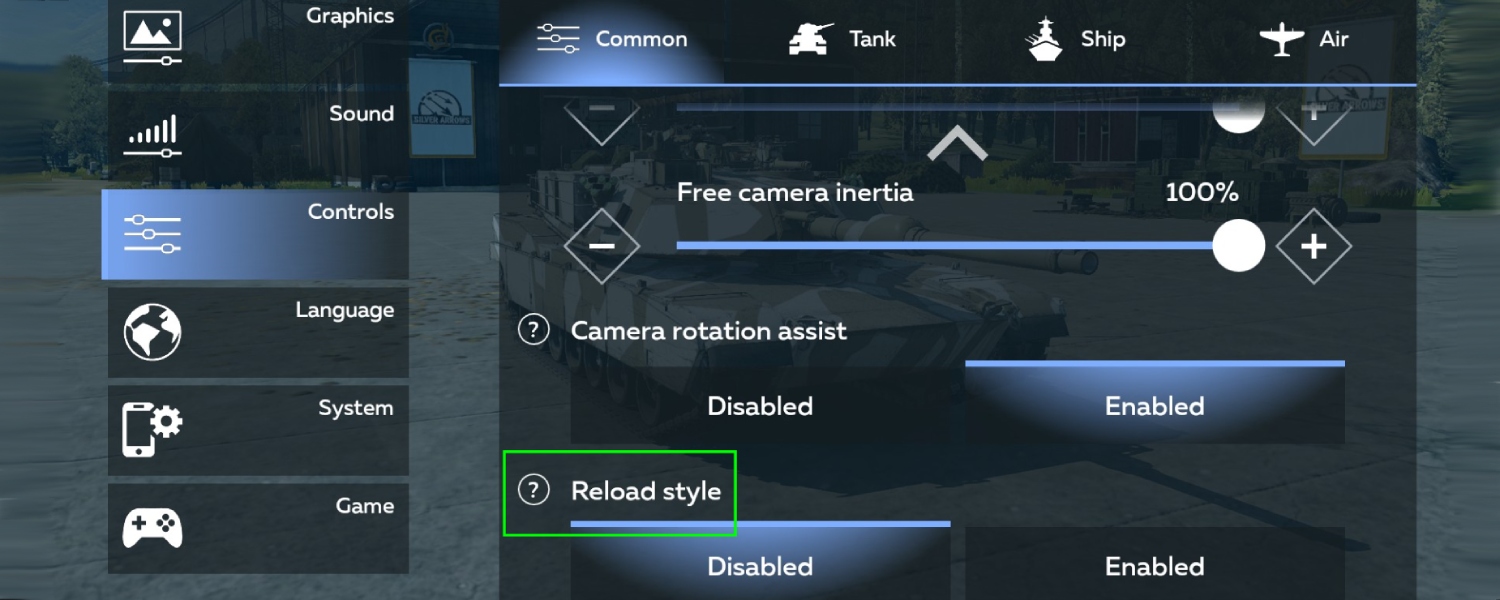Increase Free camera inertia with plus button
The image size is (1500, 600).
point(1313,246)
